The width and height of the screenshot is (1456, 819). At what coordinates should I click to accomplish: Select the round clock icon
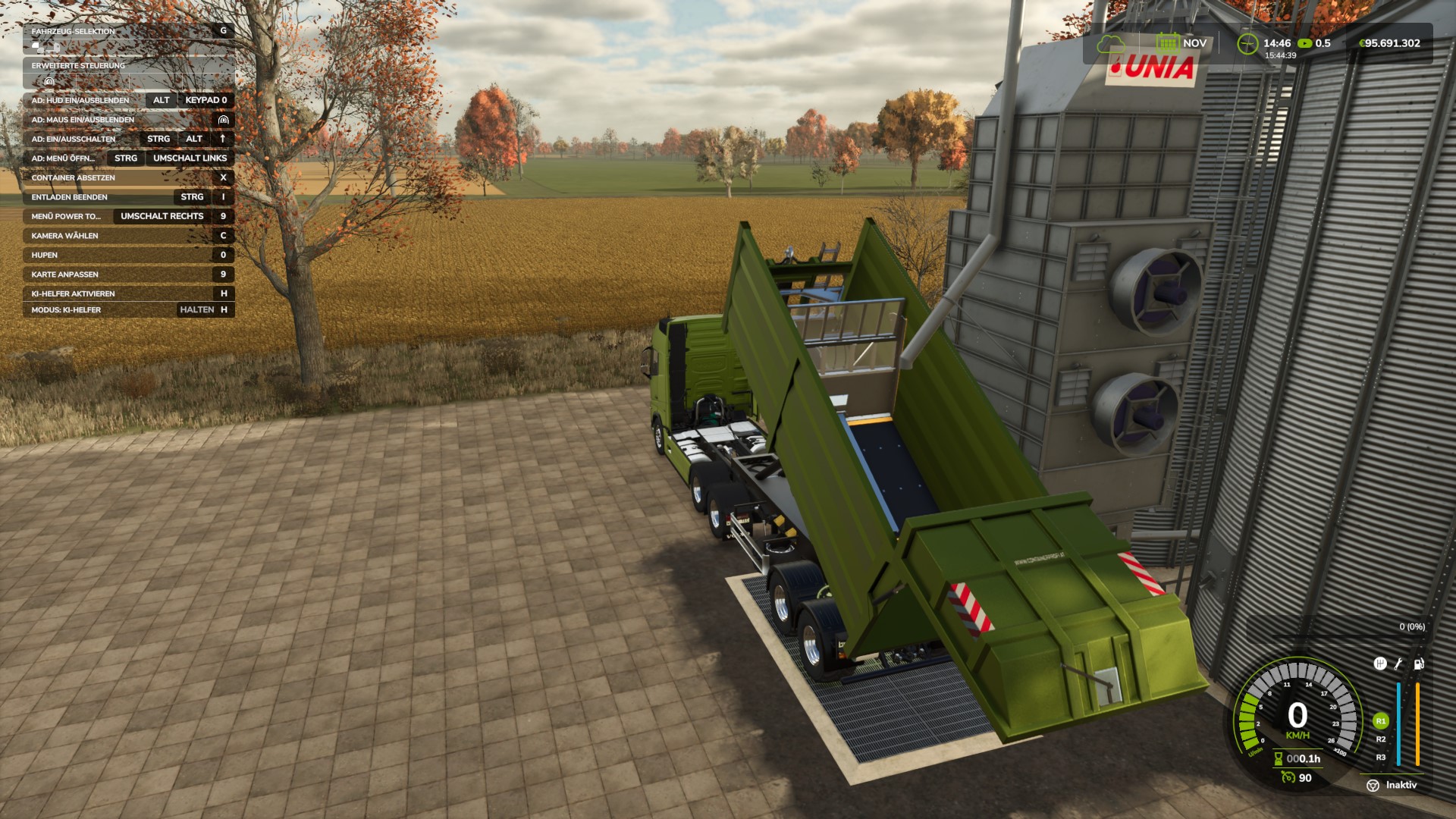pyautogui.click(x=1247, y=44)
